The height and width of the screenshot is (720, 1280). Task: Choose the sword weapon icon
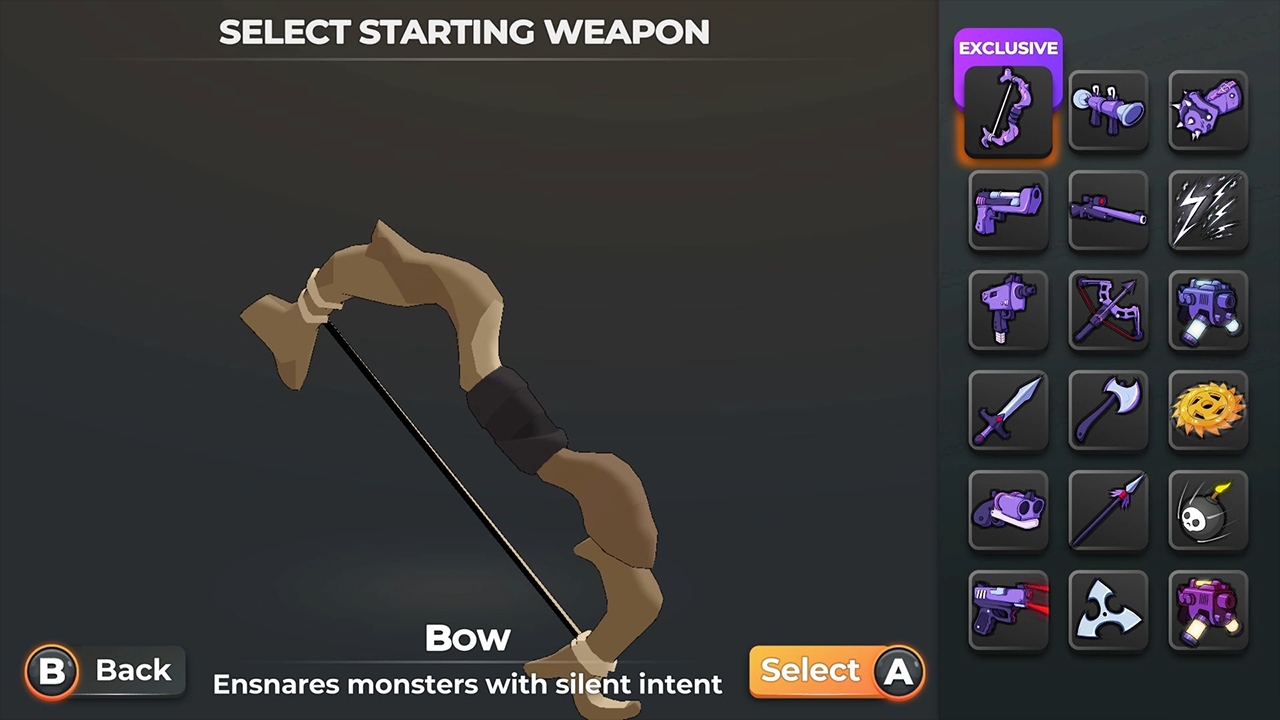pyautogui.click(x=1008, y=411)
